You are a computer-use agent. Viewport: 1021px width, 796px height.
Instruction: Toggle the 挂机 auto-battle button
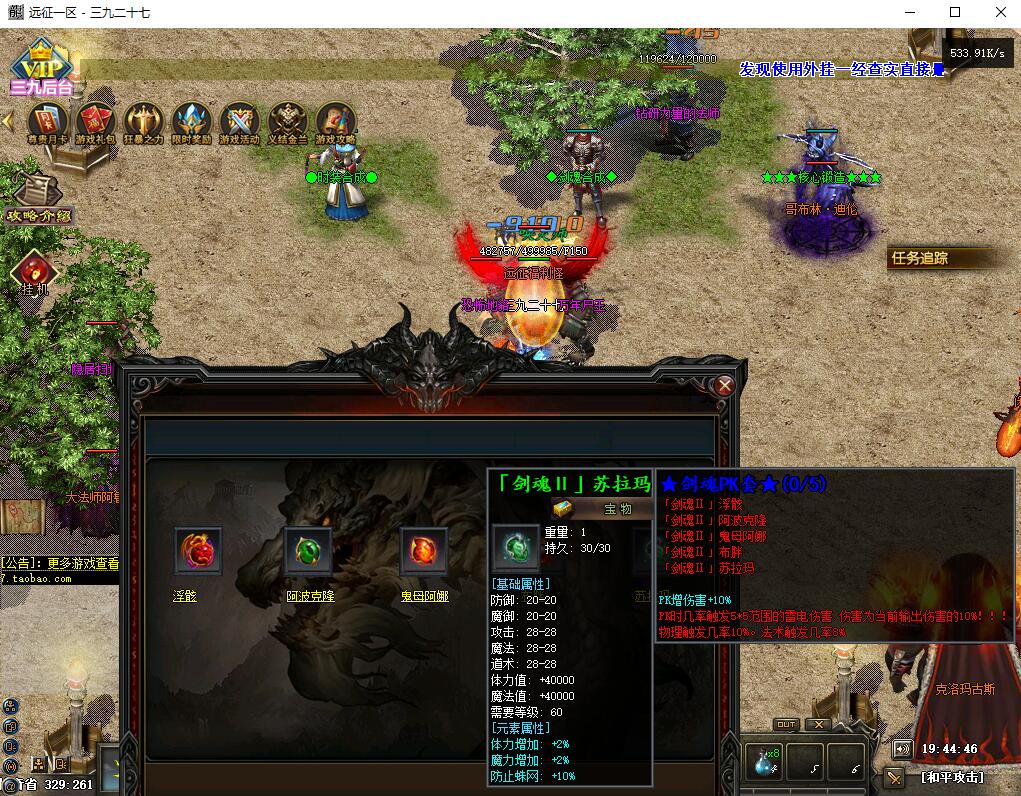(x=34, y=271)
